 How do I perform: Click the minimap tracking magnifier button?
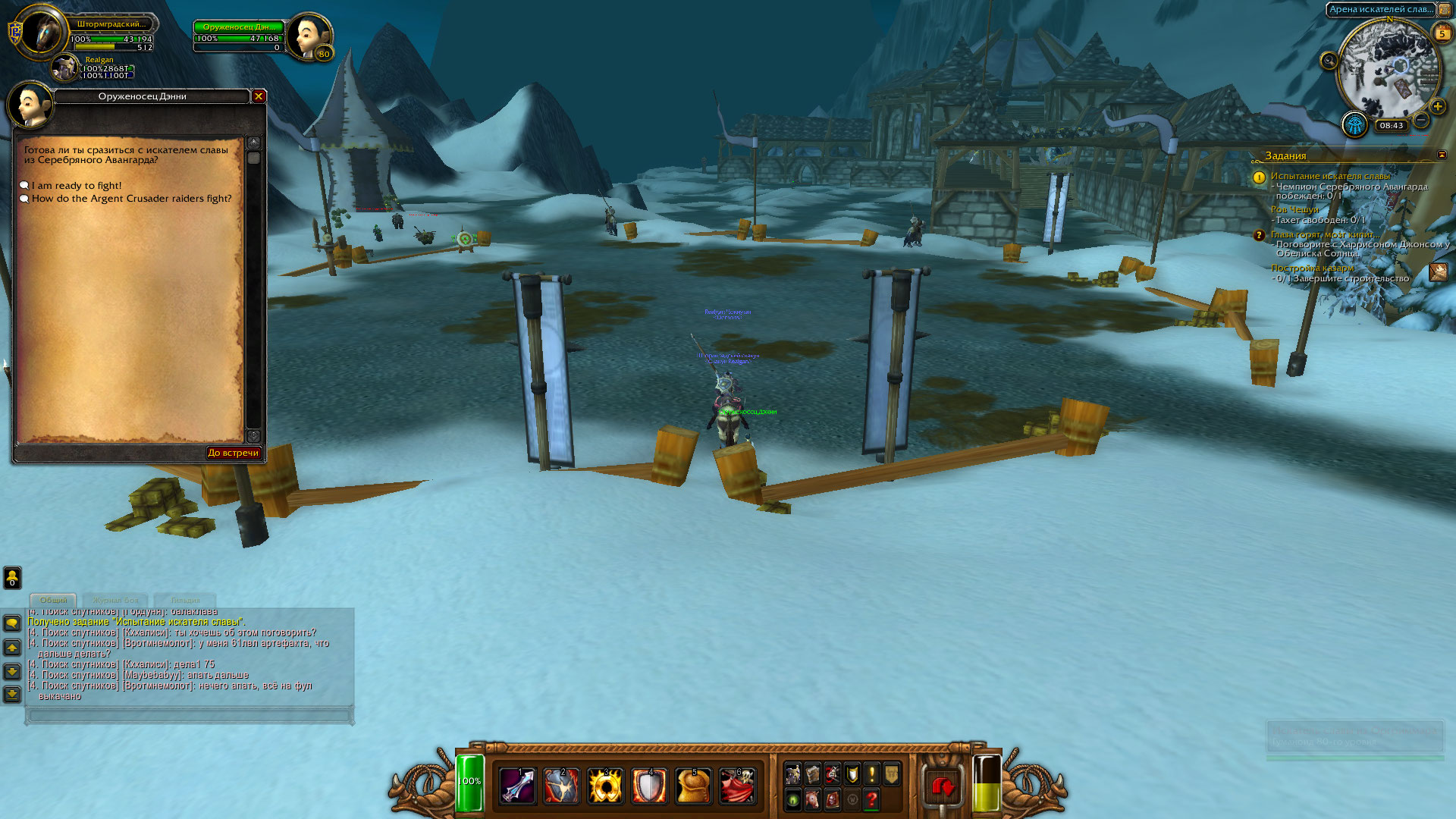point(1329,61)
